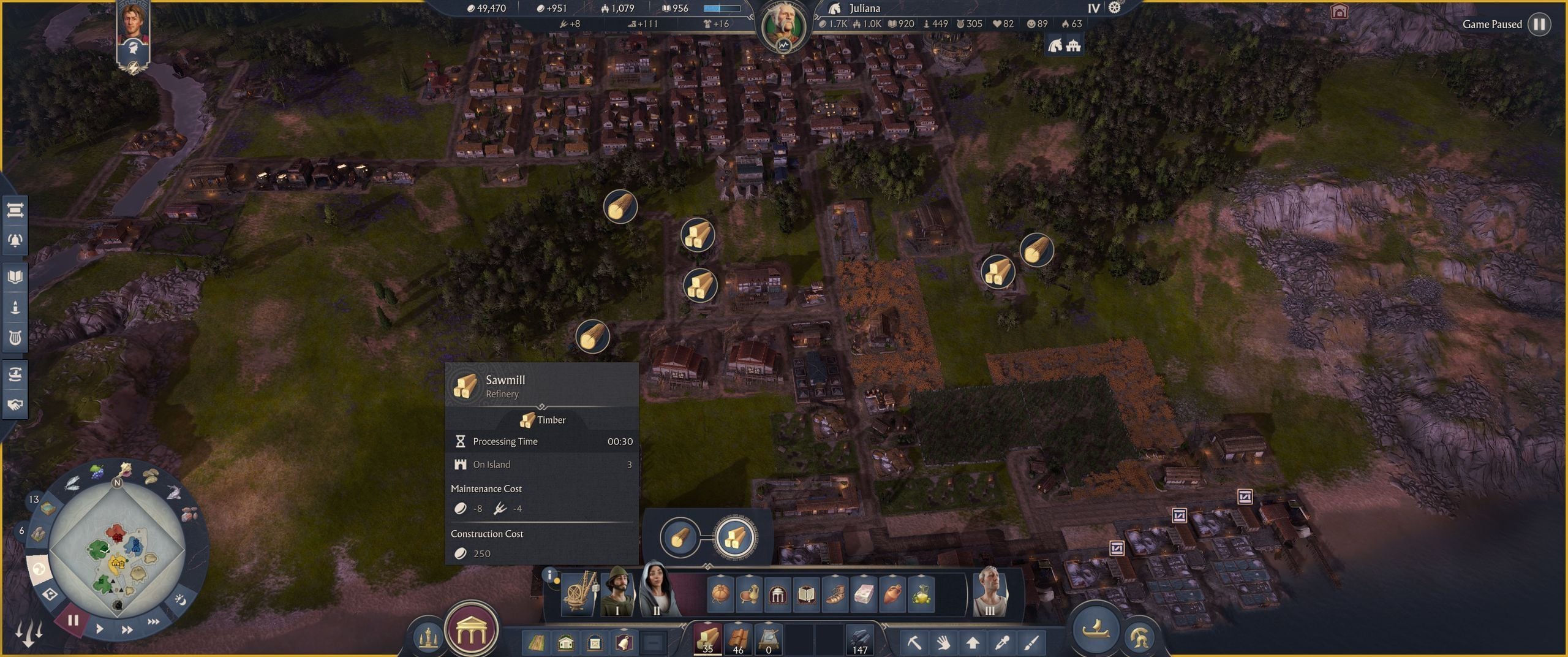Choose the bread loaf production building
This screenshot has width=1568, height=657.
point(720,593)
